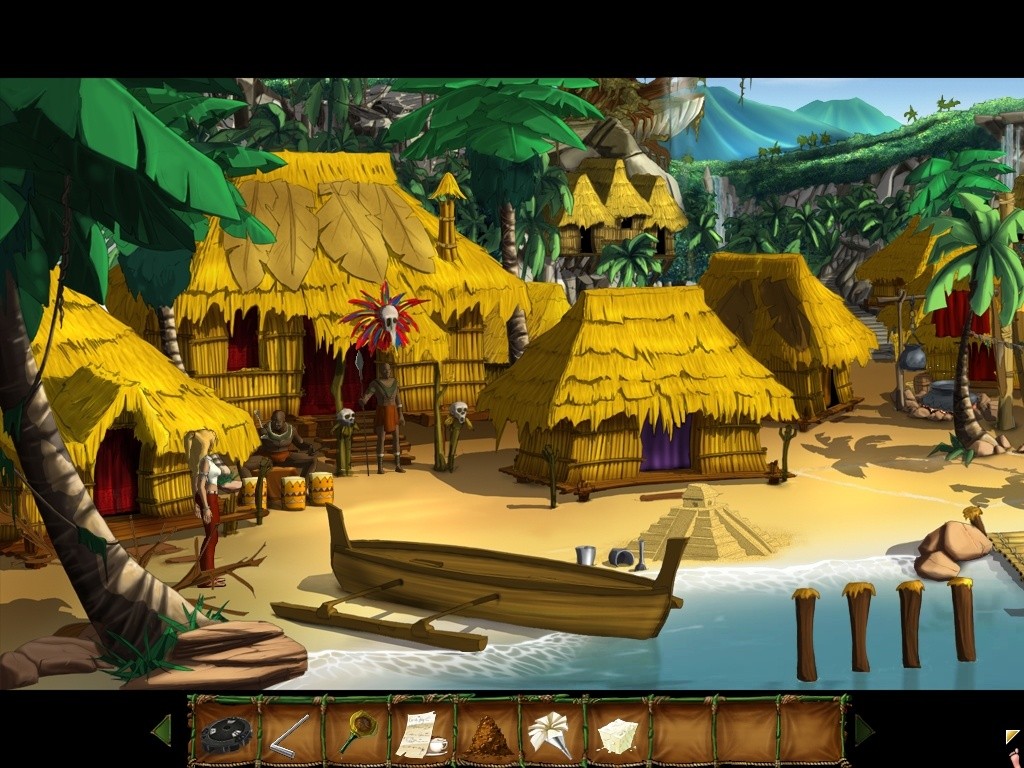Viewport: 1024px width, 768px height.
Task: Choose the magnifying glass inventory item
Action: point(355,732)
